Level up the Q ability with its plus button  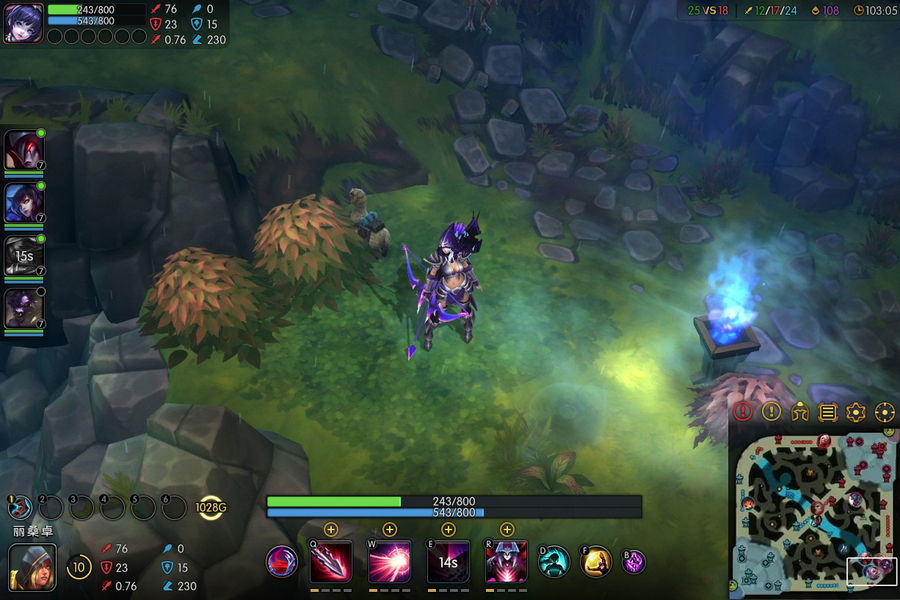point(331,529)
